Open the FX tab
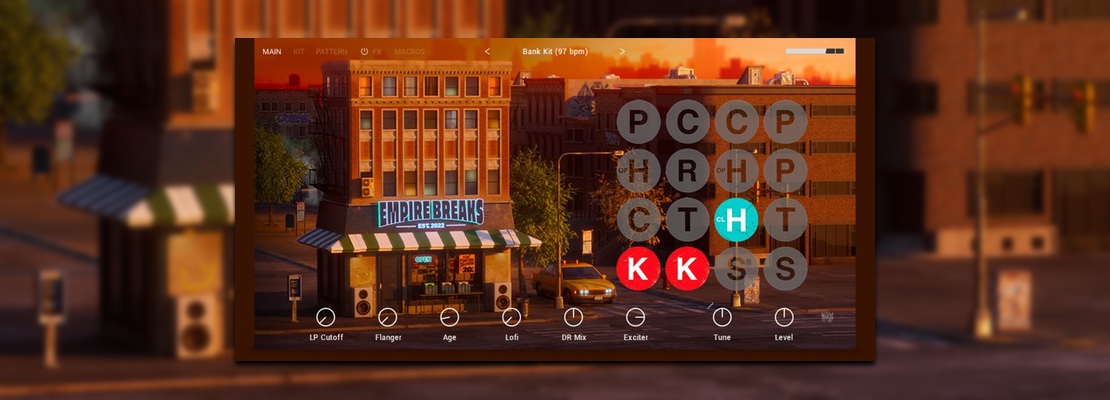The image size is (1110, 400). click(x=378, y=52)
